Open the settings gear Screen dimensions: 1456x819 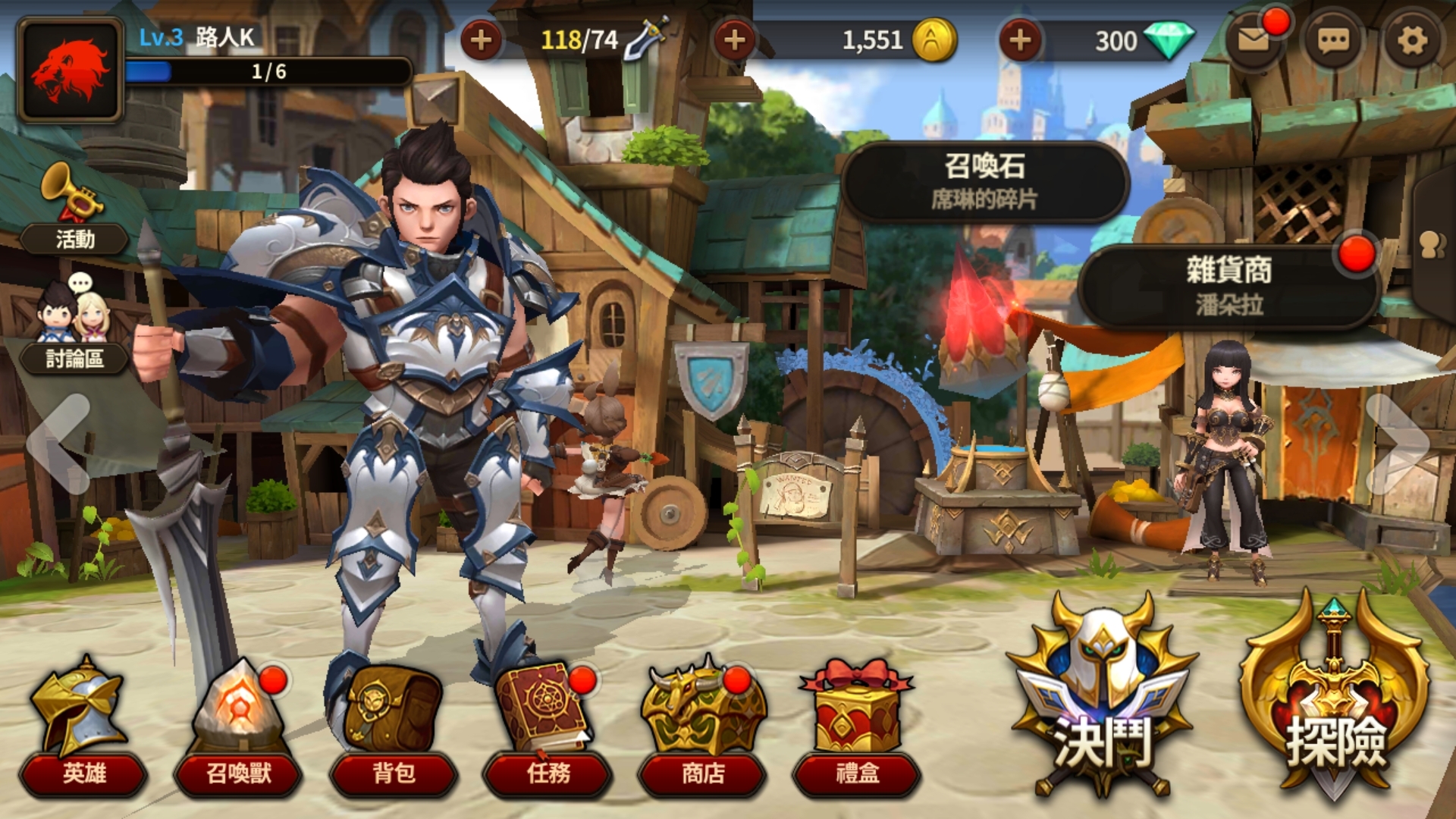[x=1412, y=36]
